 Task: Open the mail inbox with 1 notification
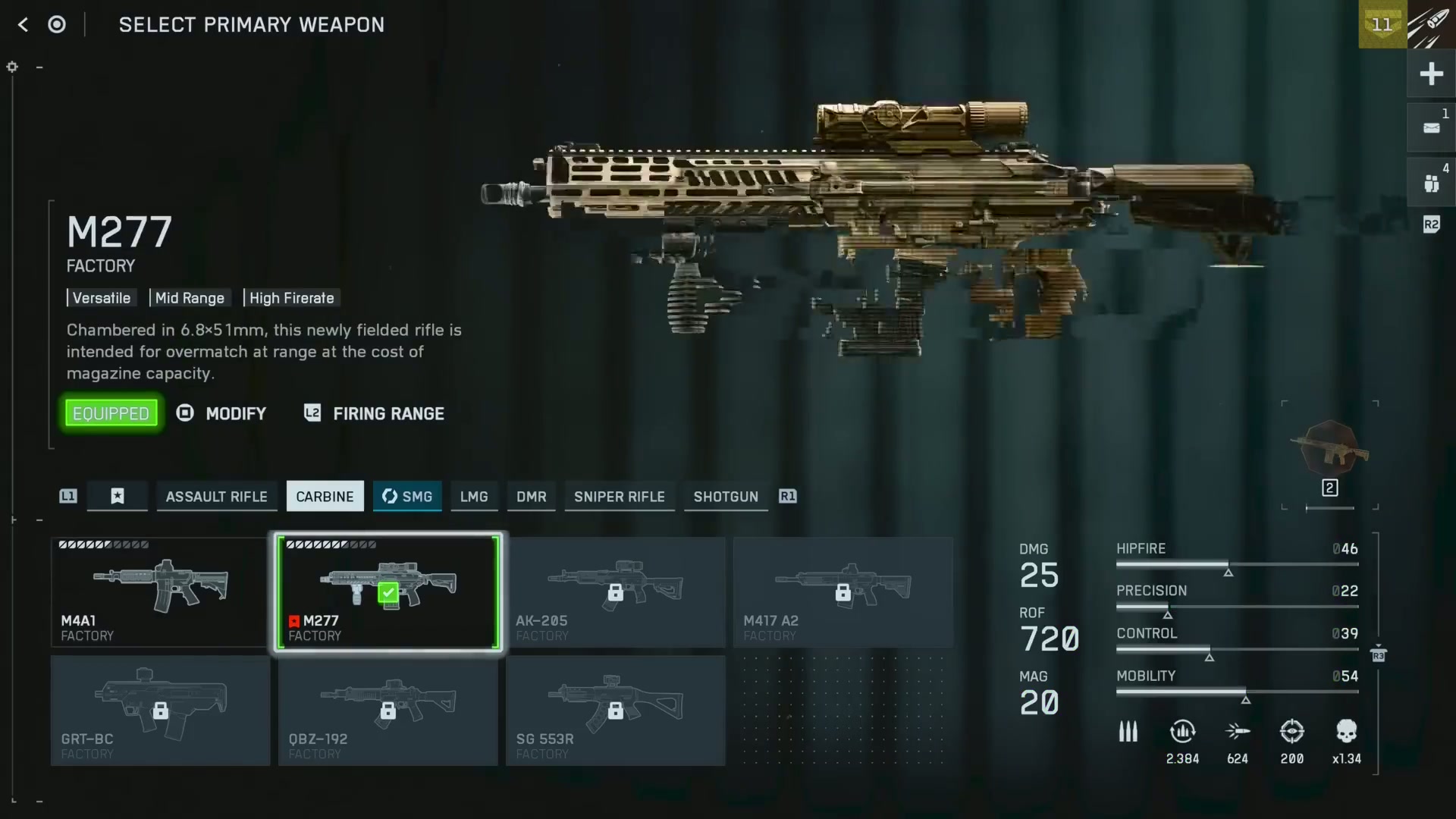(1432, 127)
